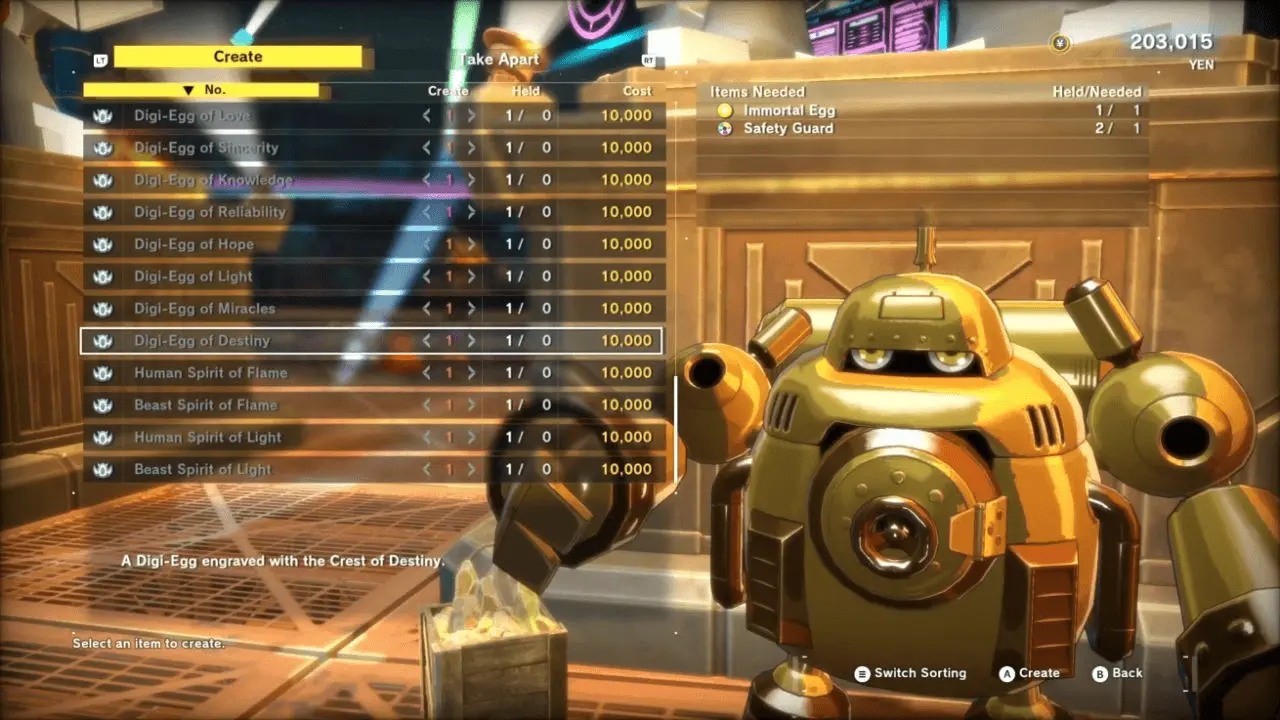Image resolution: width=1280 pixels, height=720 pixels.
Task: Increase create amount for Digi-Egg of Destiny
Action: coord(471,341)
